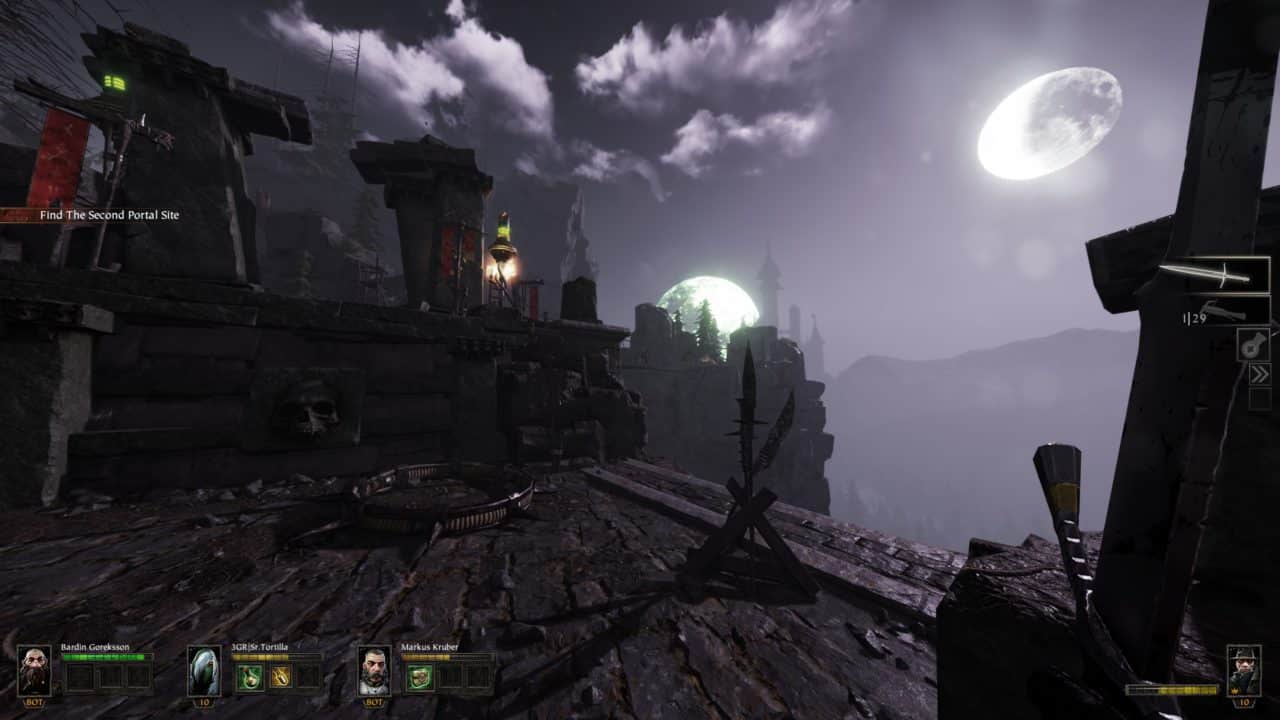This screenshot has height=720, width=1280.
Task: Click the grenade equipment icon
Action: tap(1251, 346)
